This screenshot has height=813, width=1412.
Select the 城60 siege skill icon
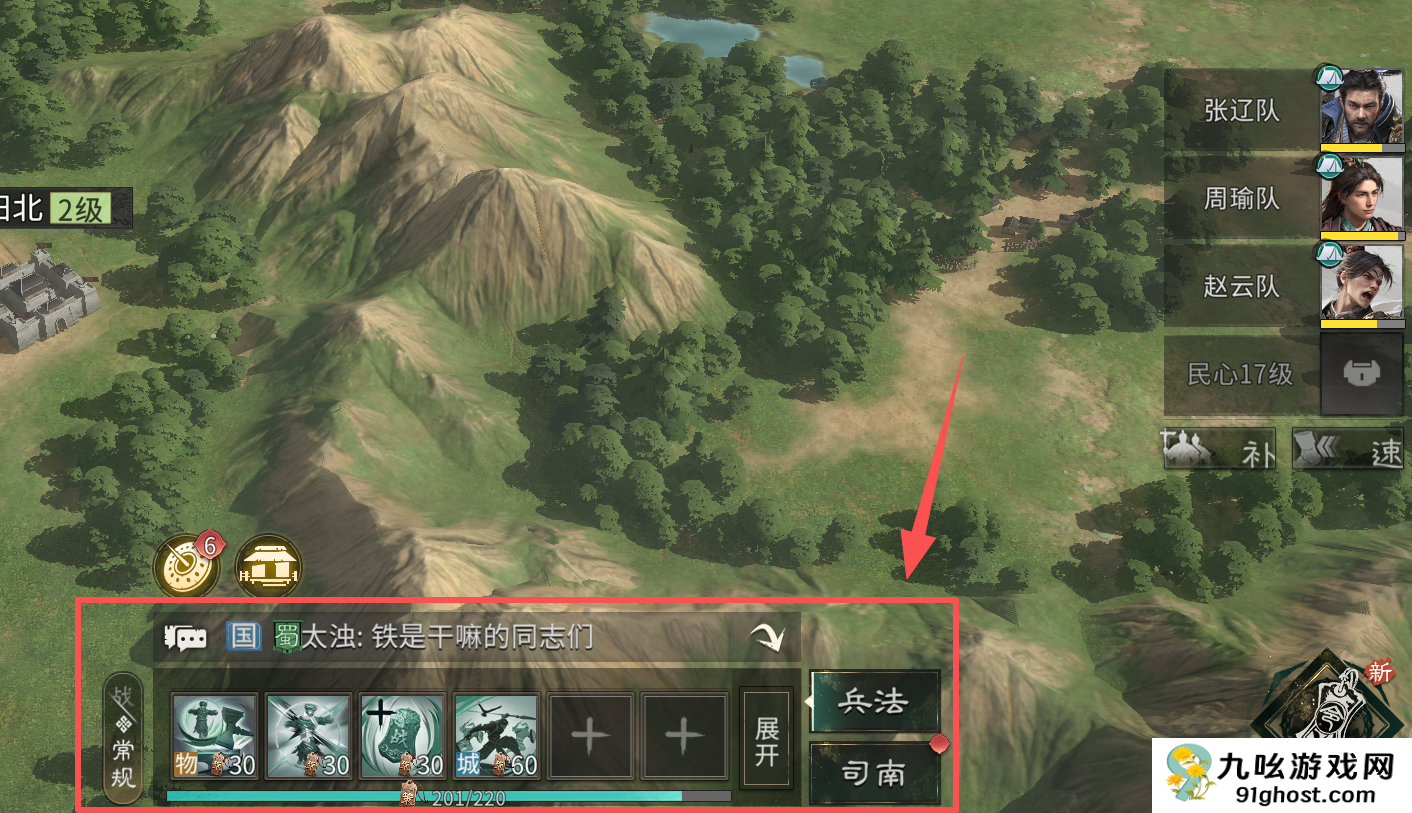click(496, 737)
